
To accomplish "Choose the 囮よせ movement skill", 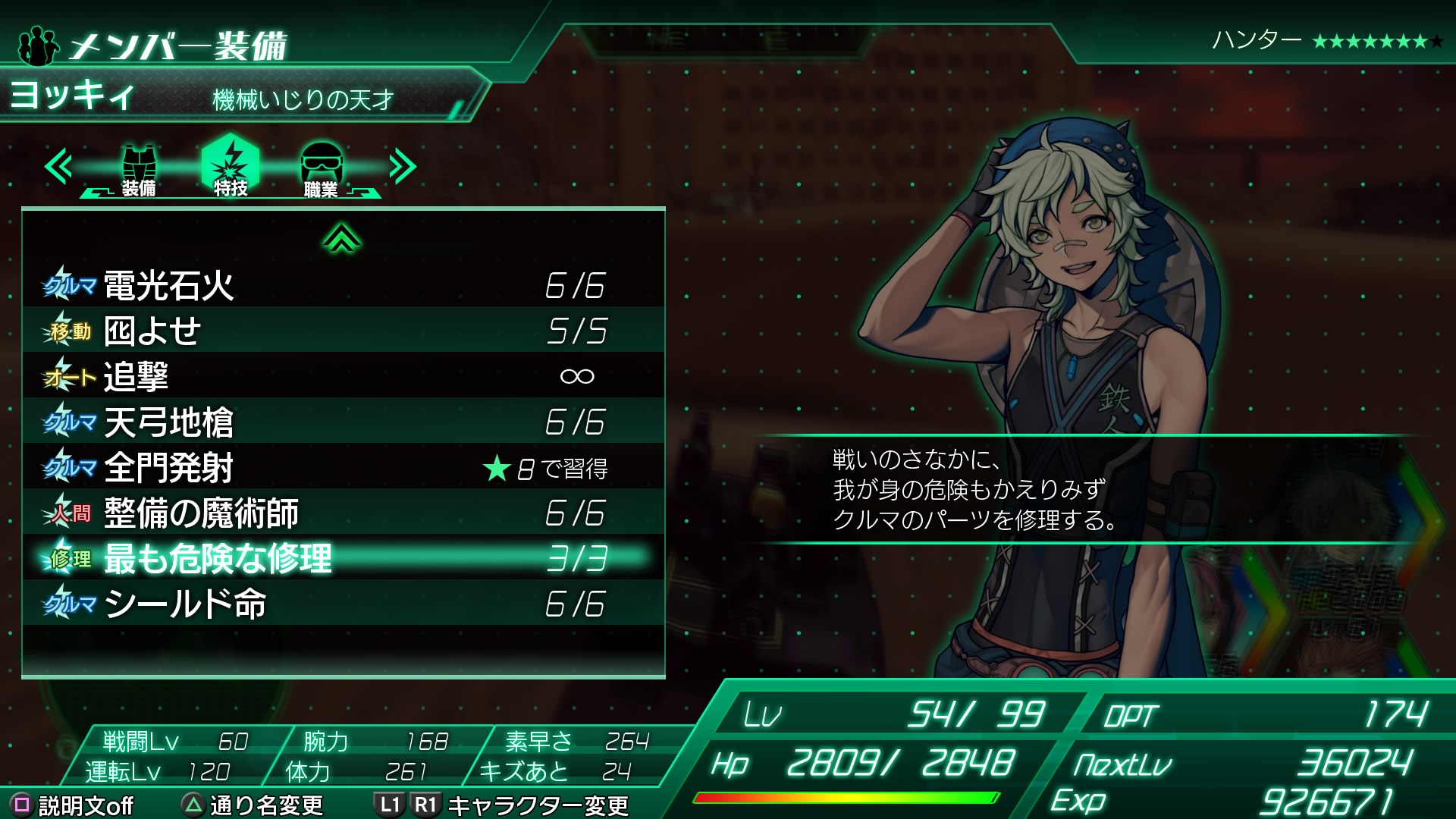I will pos(343,331).
